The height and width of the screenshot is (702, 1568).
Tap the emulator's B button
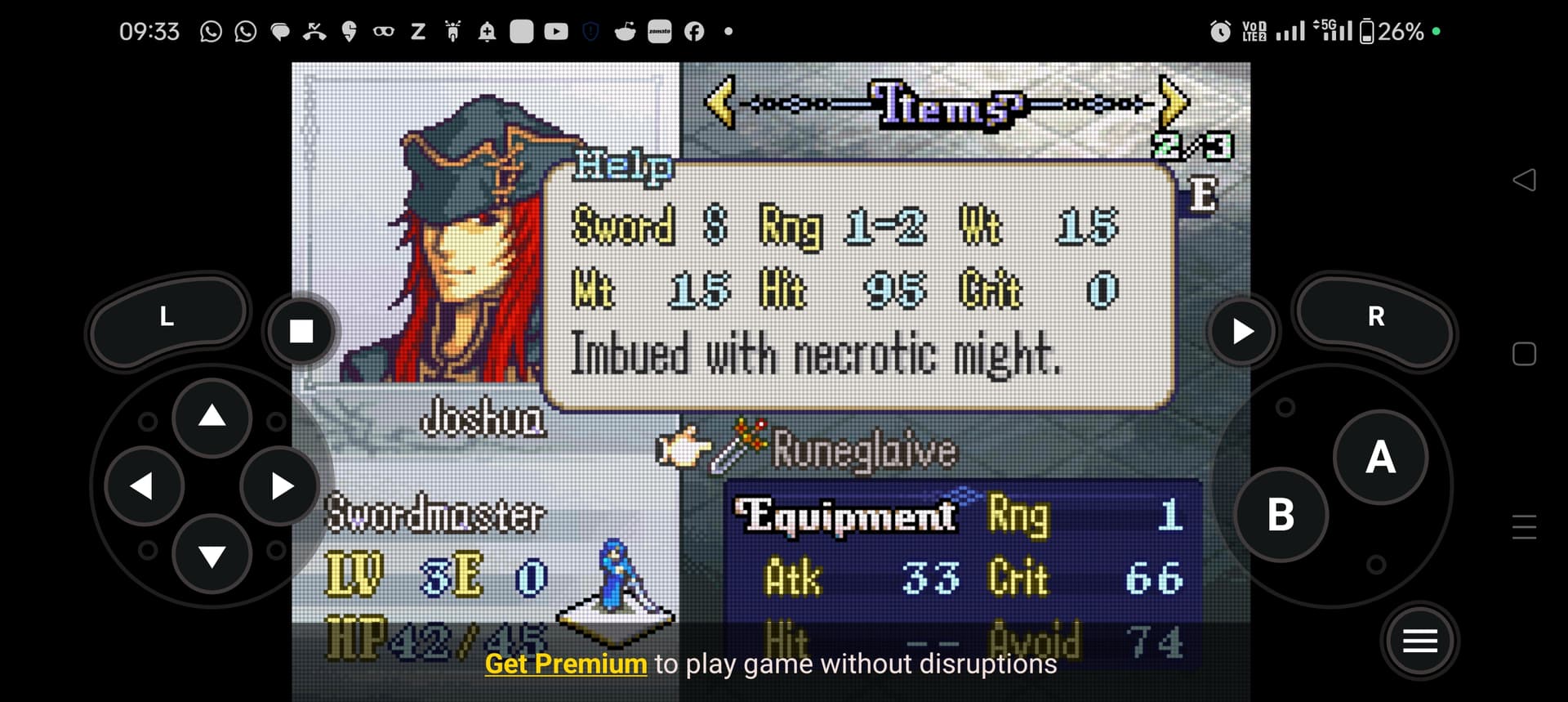coord(1281,515)
